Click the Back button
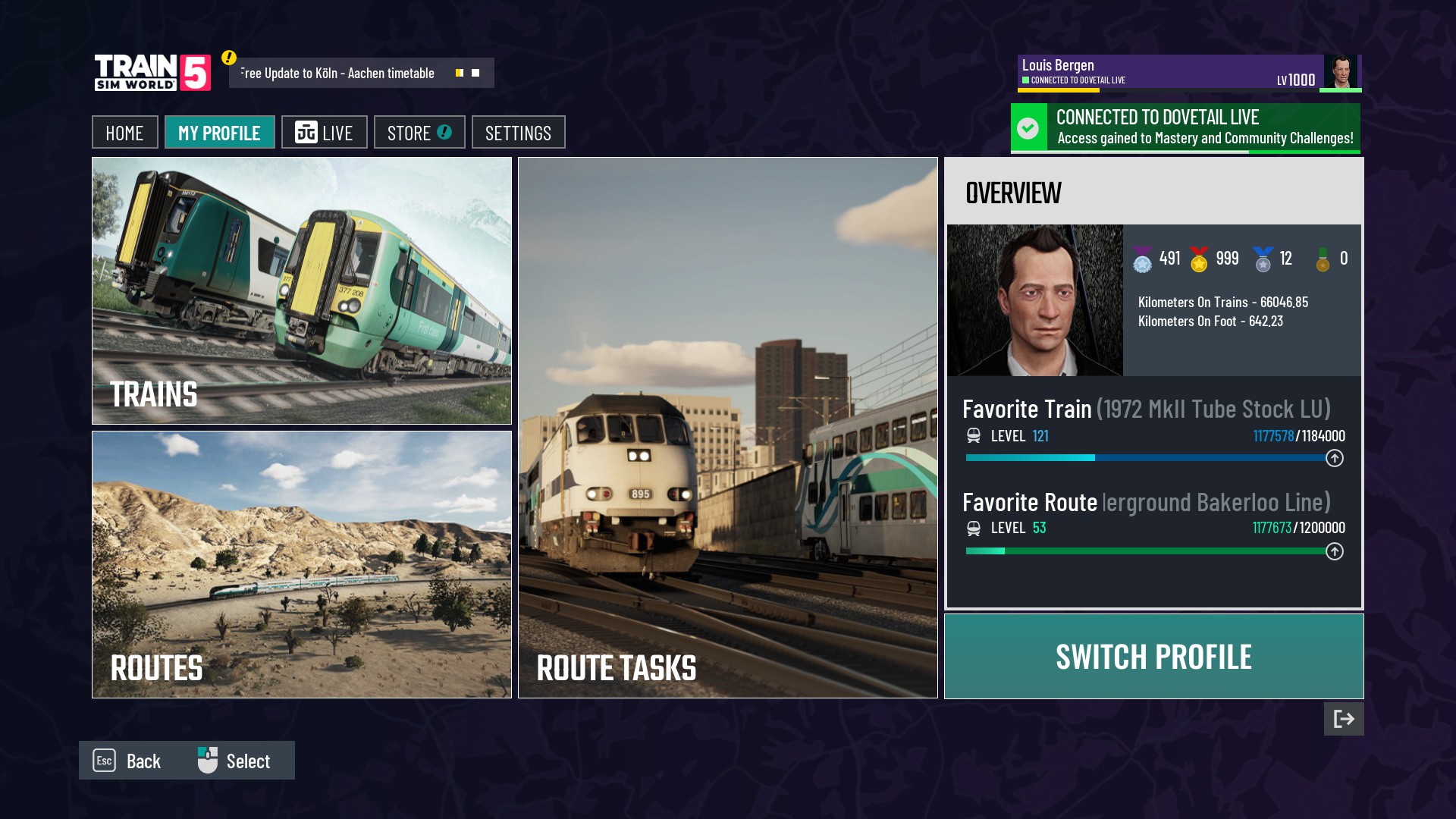Viewport: 1456px width, 819px height. tap(127, 761)
